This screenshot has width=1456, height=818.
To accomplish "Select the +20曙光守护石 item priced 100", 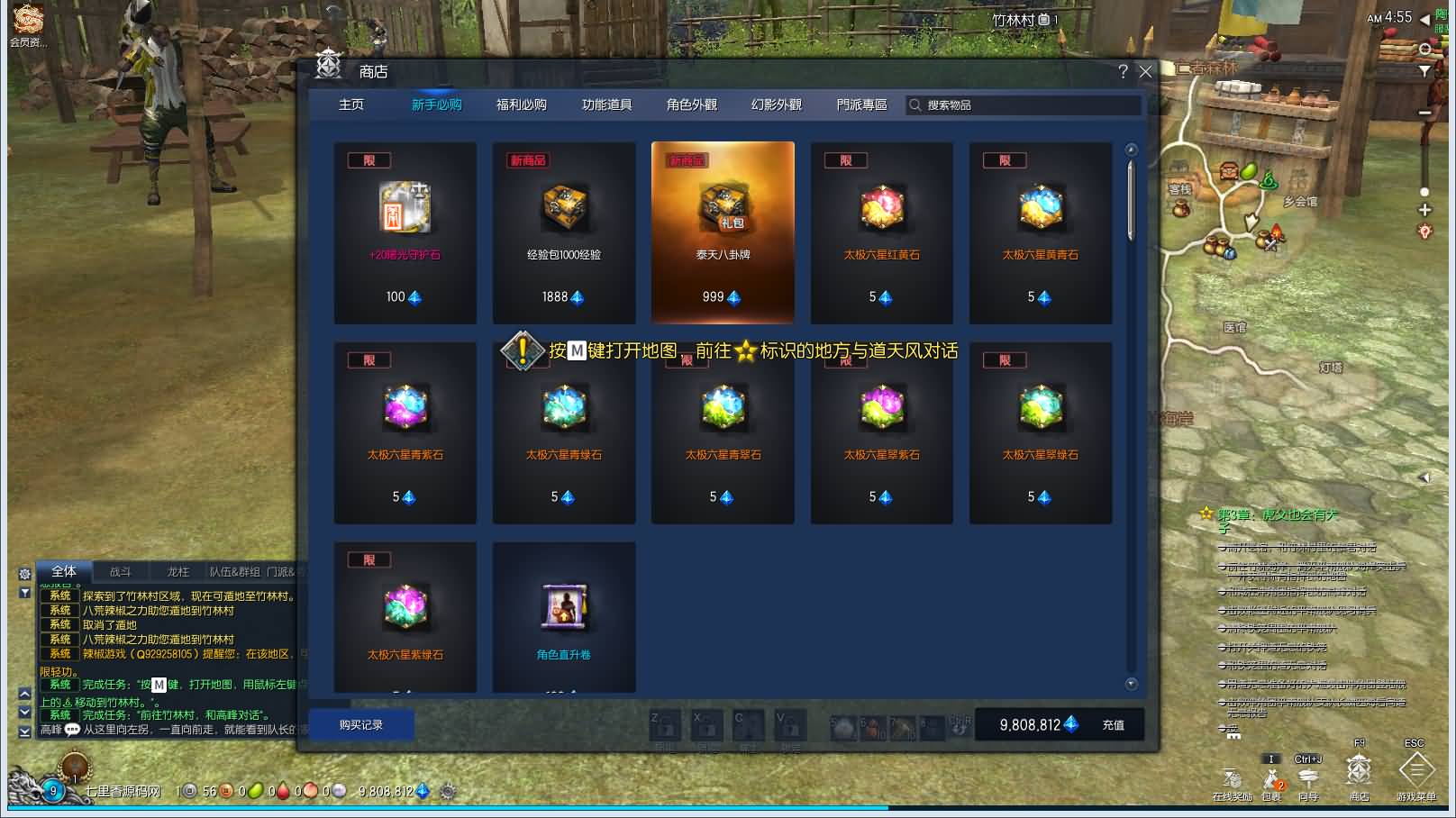I will coord(405,232).
